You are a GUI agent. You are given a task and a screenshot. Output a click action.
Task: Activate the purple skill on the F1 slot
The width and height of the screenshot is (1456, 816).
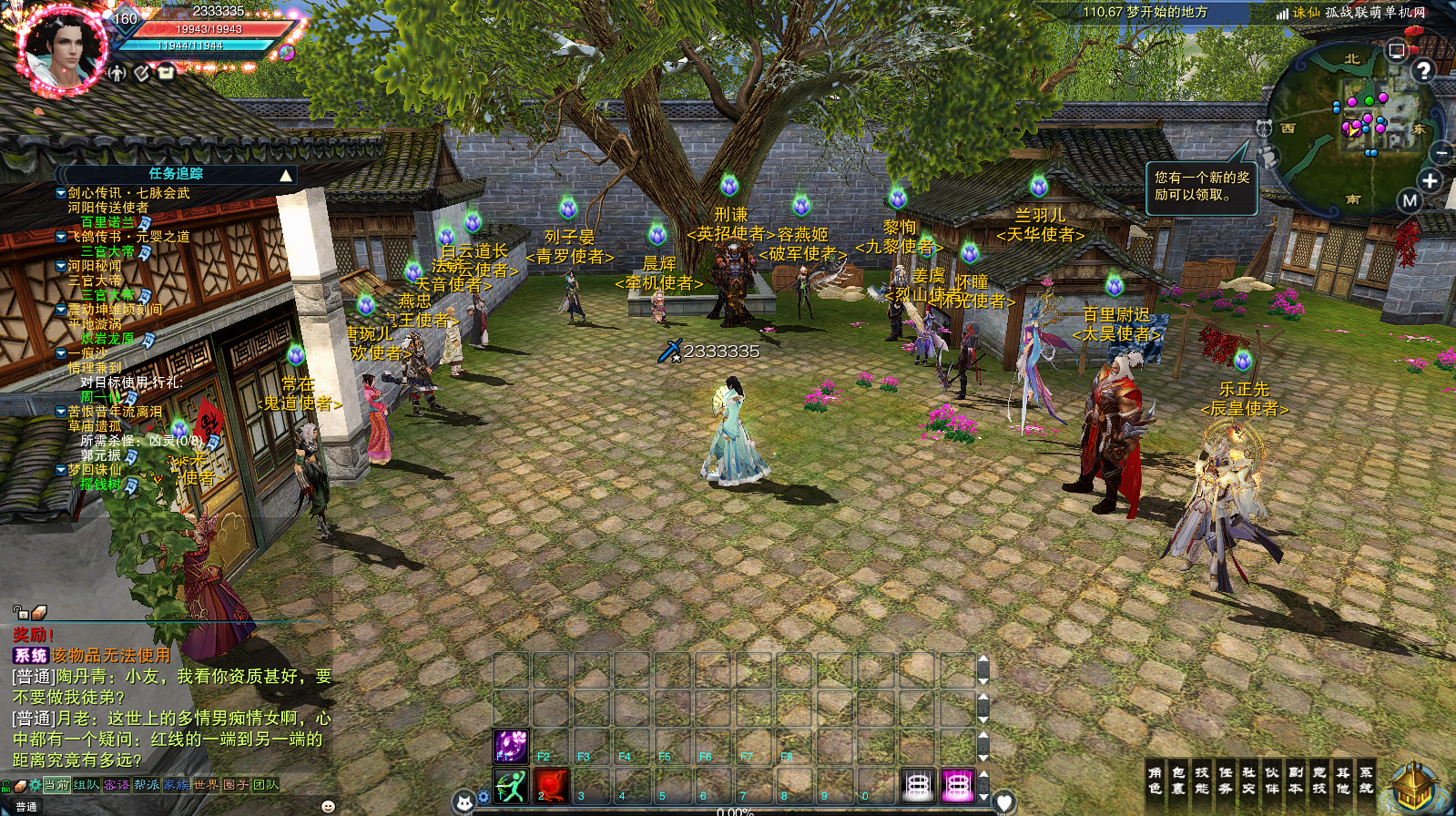[511, 746]
